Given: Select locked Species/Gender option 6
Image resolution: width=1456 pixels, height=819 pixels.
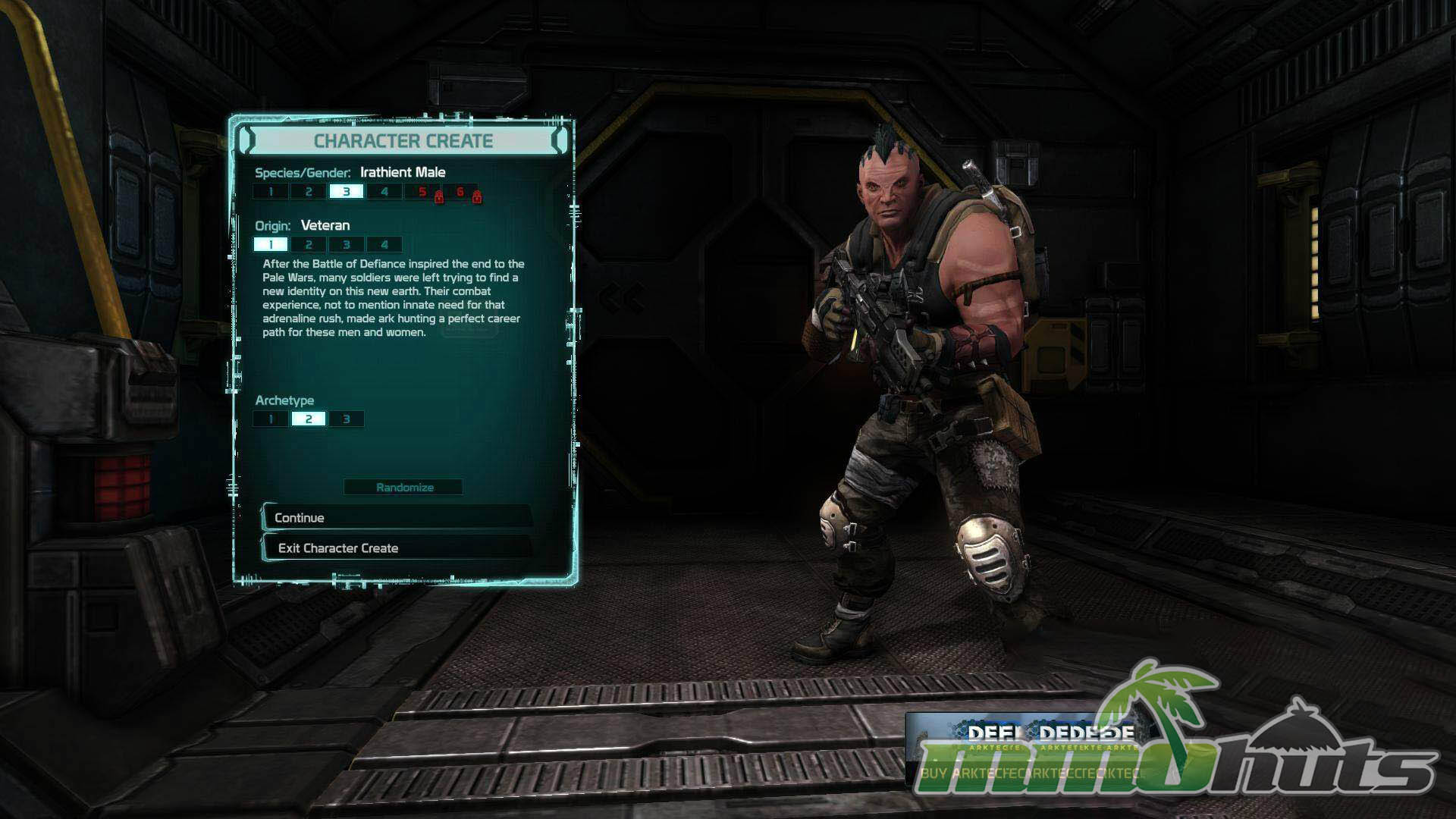Looking at the screenshot, I should pos(460,192).
